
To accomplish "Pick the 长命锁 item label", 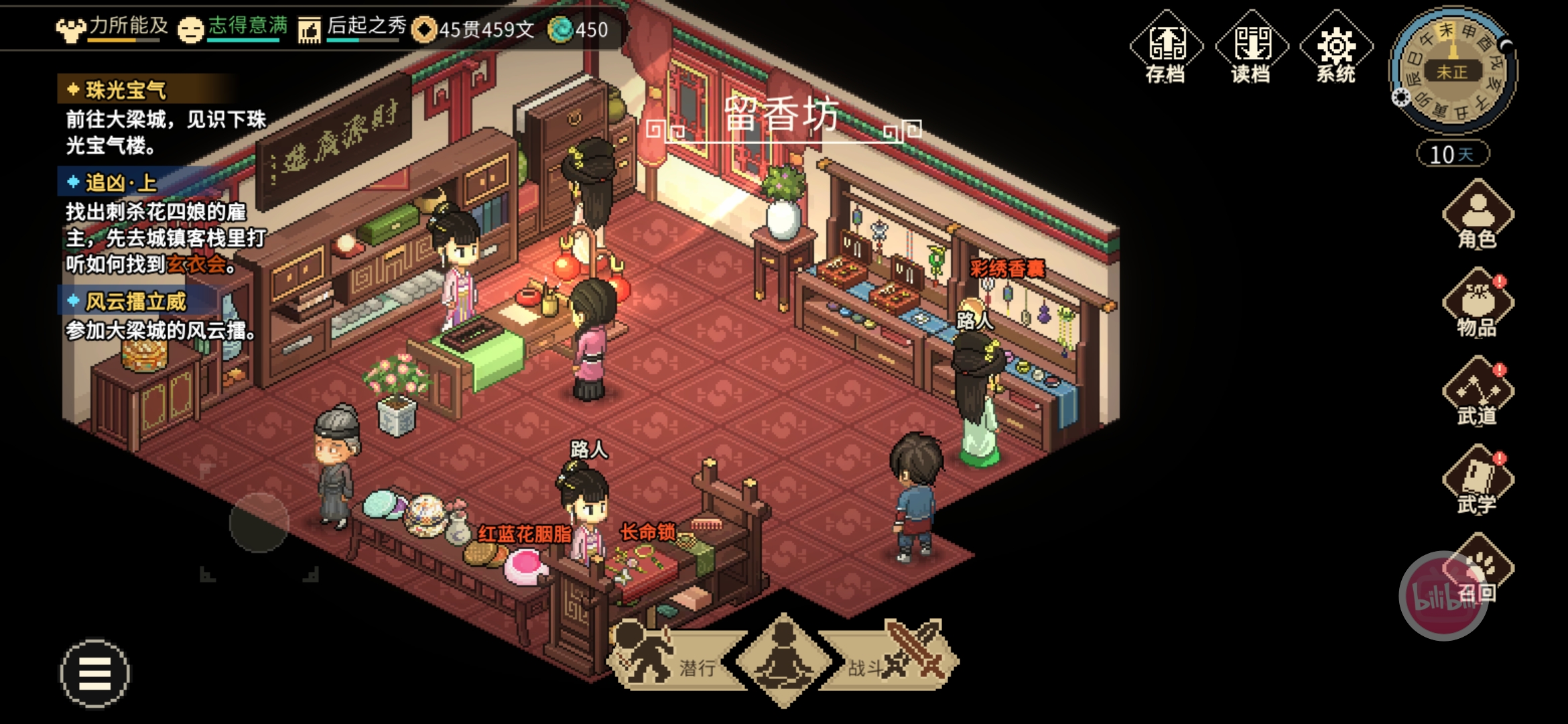I will 647,532.
